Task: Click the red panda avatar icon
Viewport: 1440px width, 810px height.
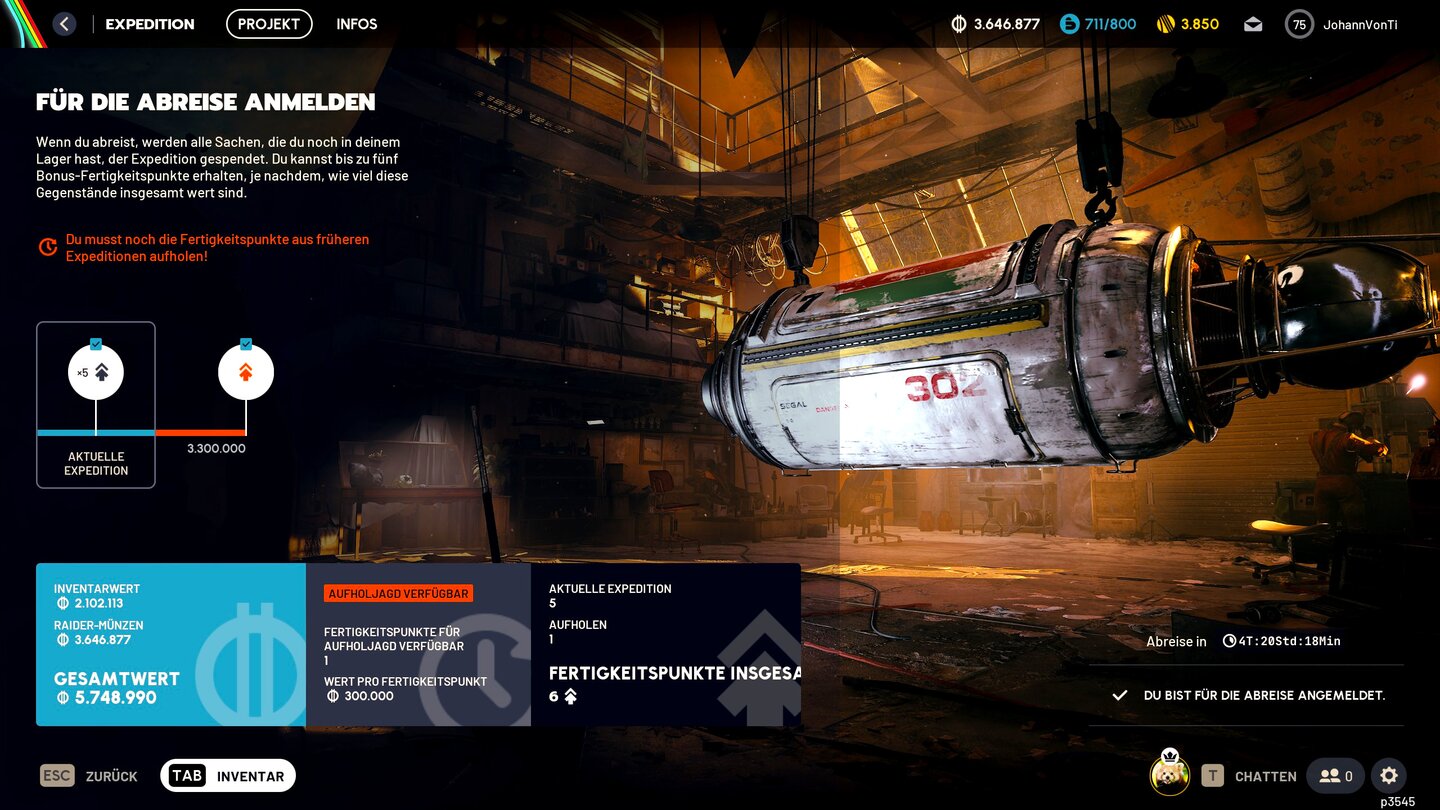Action: coord(1169,775)
